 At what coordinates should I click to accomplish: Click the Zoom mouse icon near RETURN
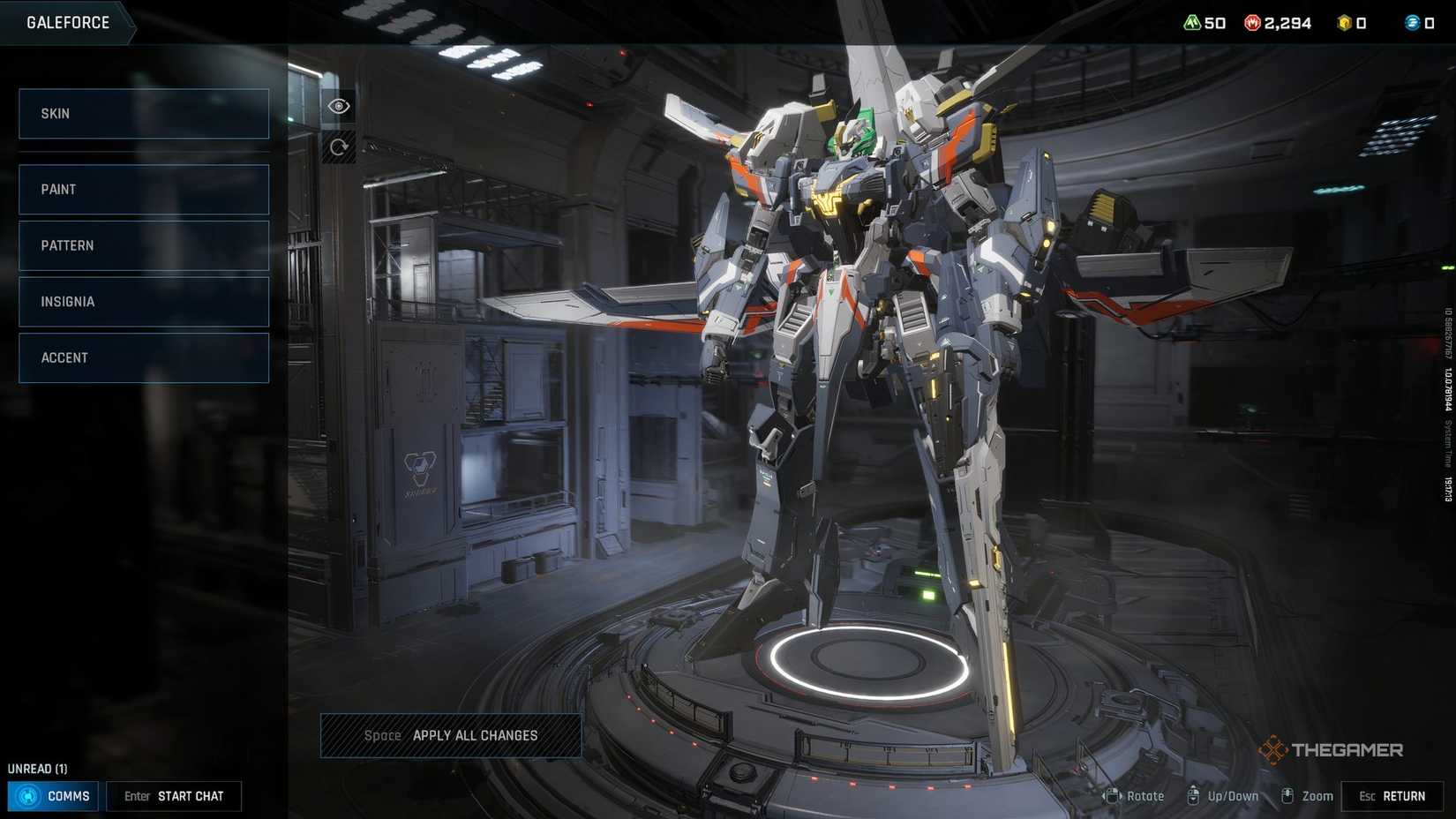point(1287,795)
